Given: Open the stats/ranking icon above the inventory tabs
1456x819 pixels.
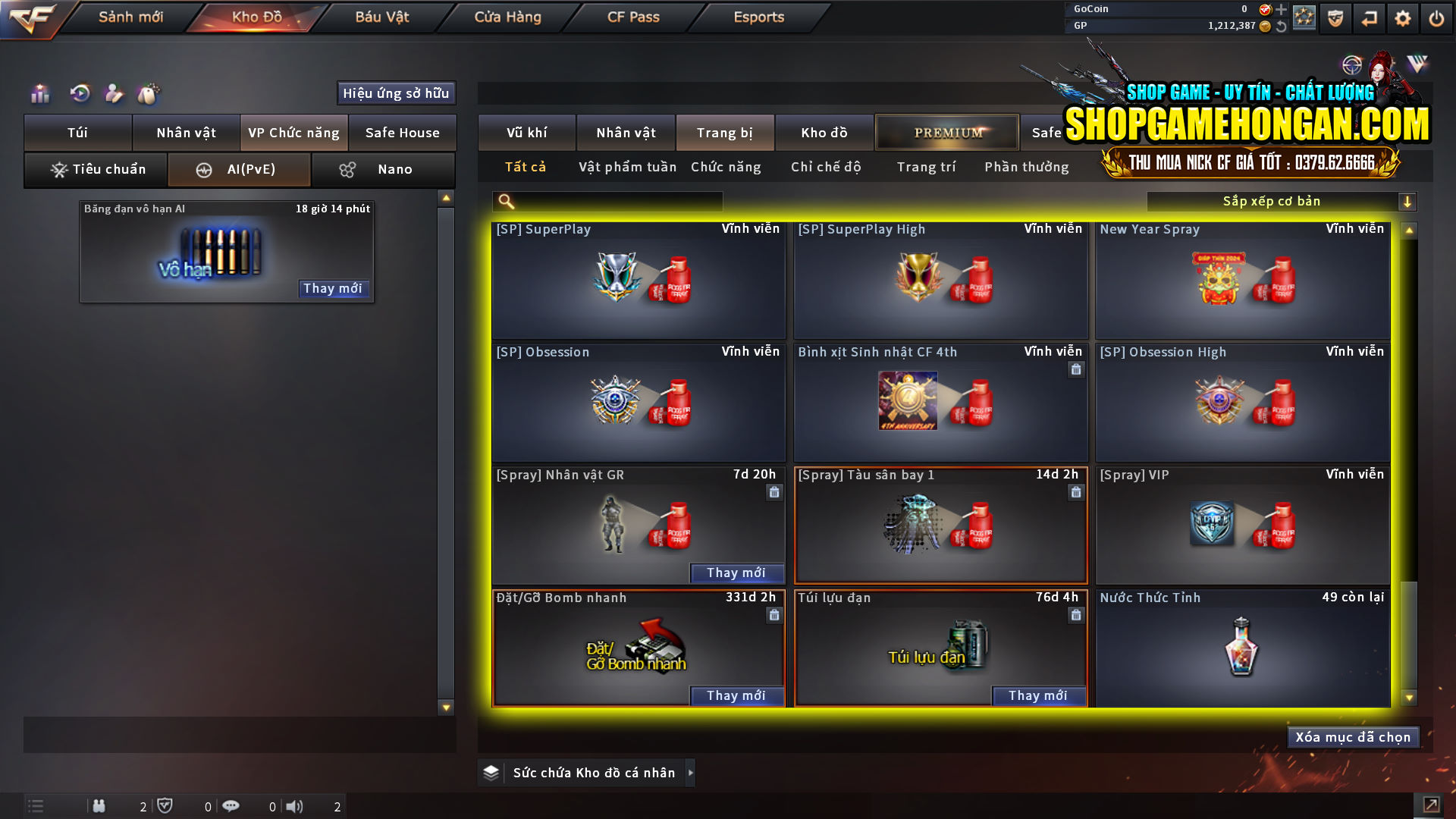Looking at the screenshot, I should [x=39, y=93].
